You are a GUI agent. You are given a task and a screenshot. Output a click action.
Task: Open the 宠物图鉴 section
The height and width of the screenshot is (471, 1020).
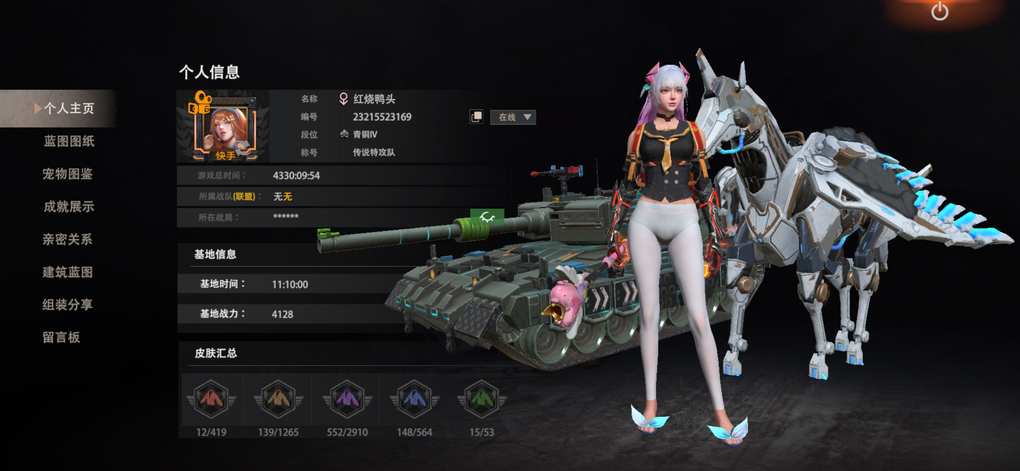pos(68,174)
